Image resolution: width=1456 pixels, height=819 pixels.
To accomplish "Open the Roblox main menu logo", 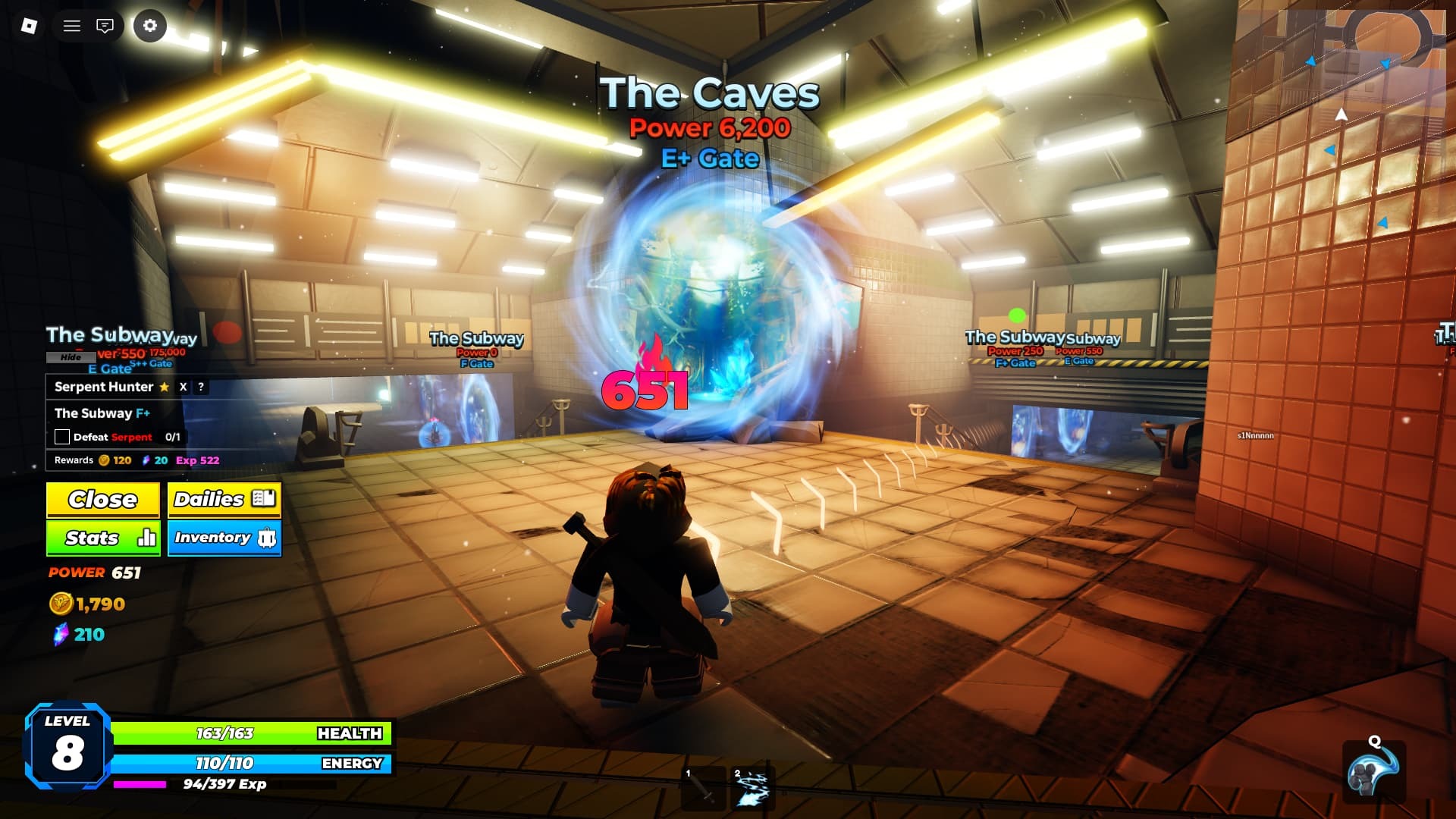I will click(29, 26).
